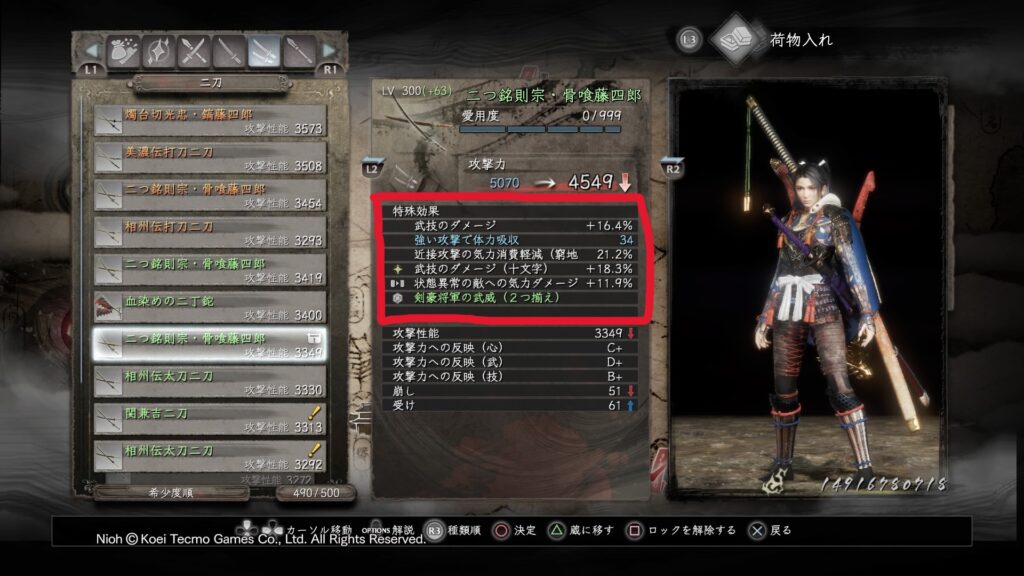Choose the 血染めの二丁鉈 hatchets row
This screenshot has width=1024, height=576.
(210, 308)
